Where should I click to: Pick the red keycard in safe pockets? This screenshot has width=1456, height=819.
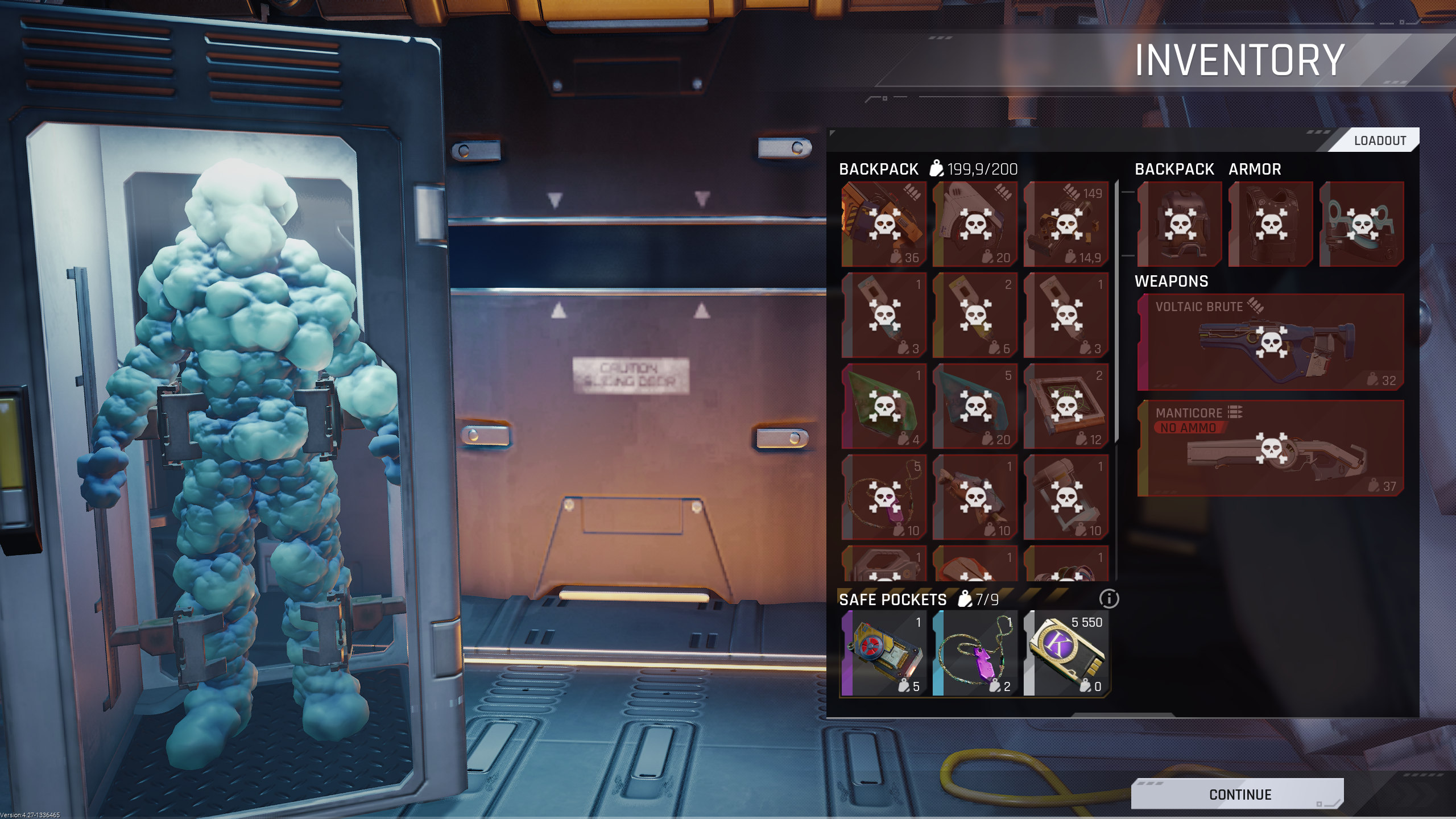point(884,653)
